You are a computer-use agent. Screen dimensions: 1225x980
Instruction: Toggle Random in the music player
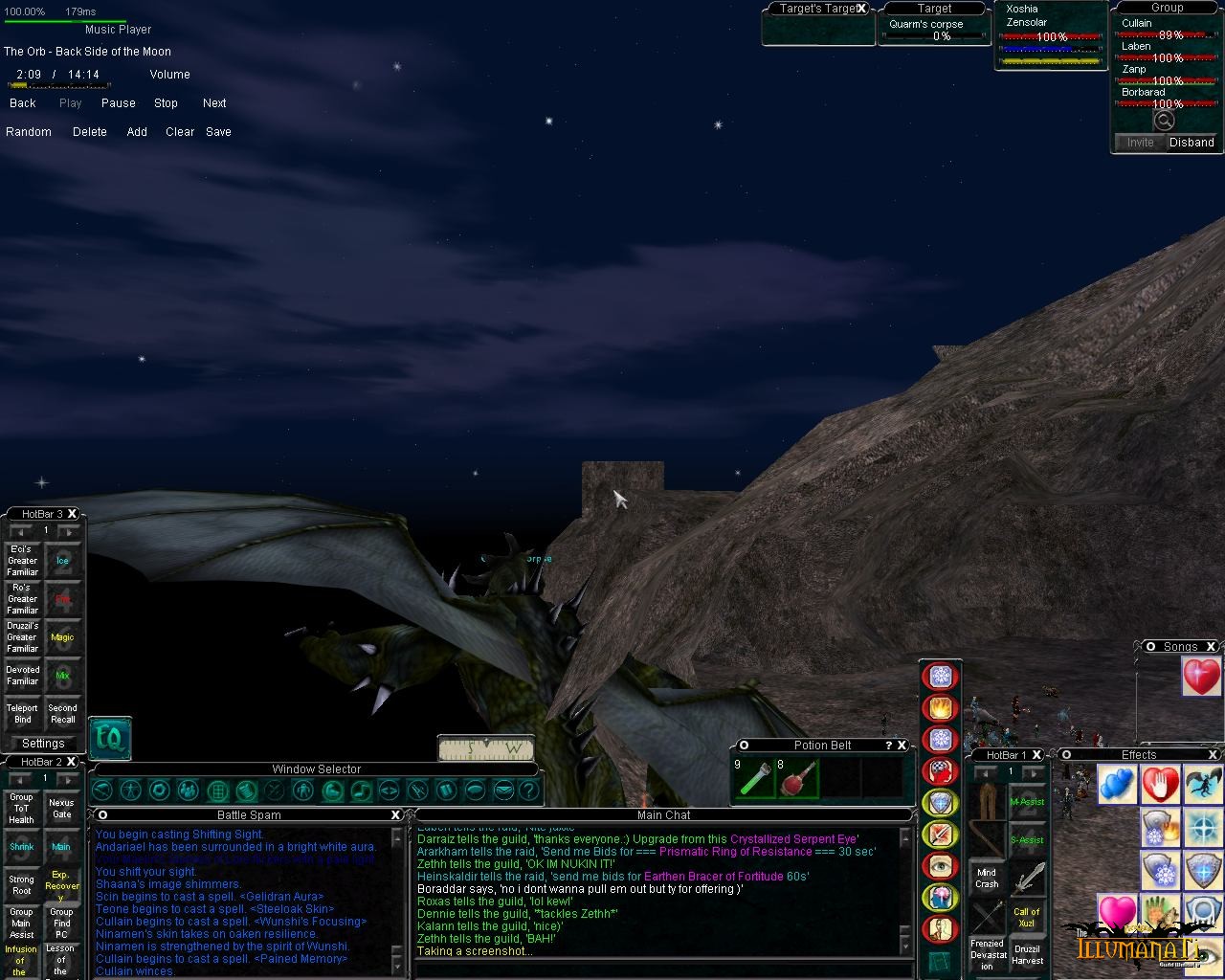[x=29, y=132]
